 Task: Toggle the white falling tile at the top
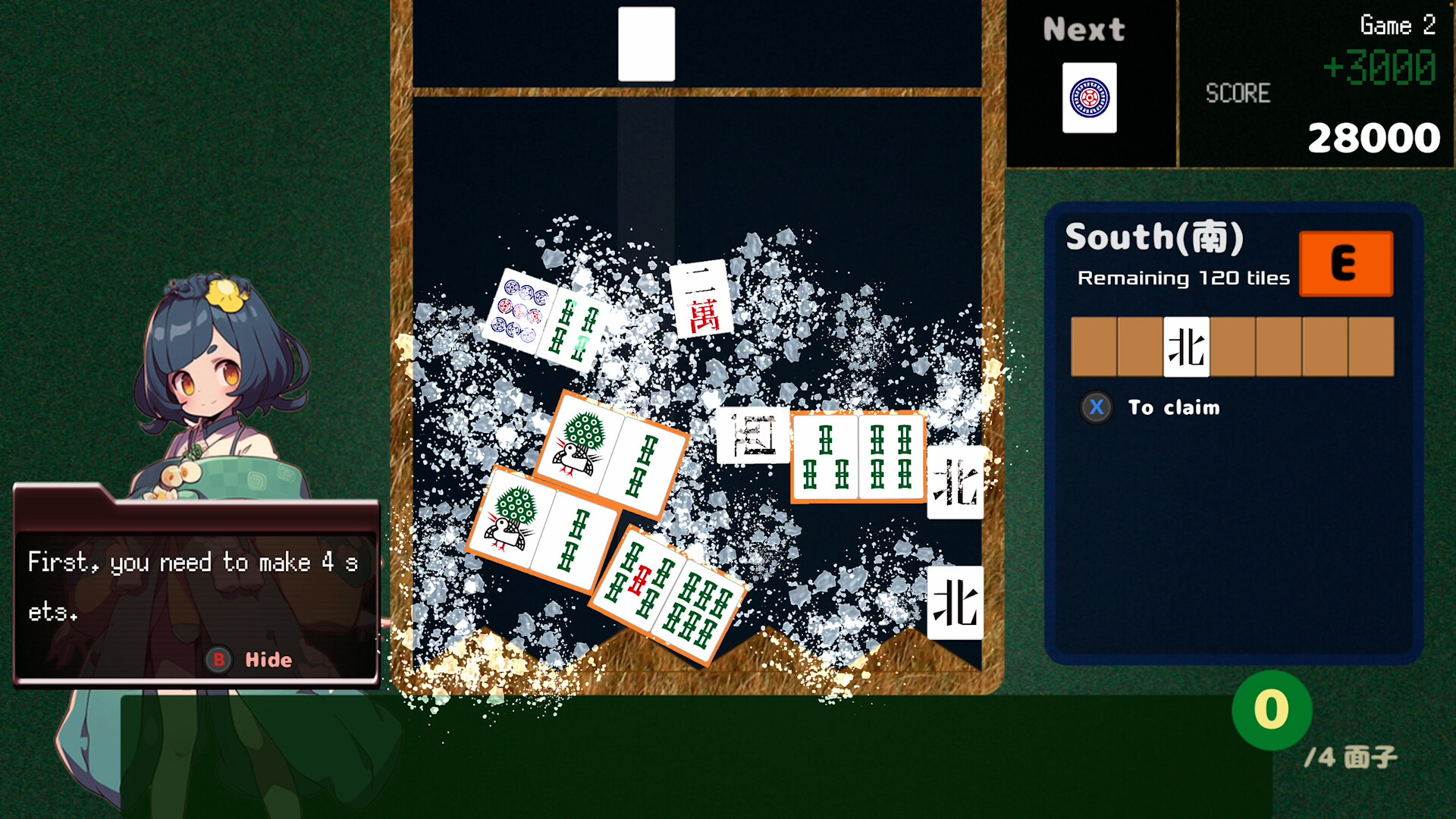click(646, 44)
